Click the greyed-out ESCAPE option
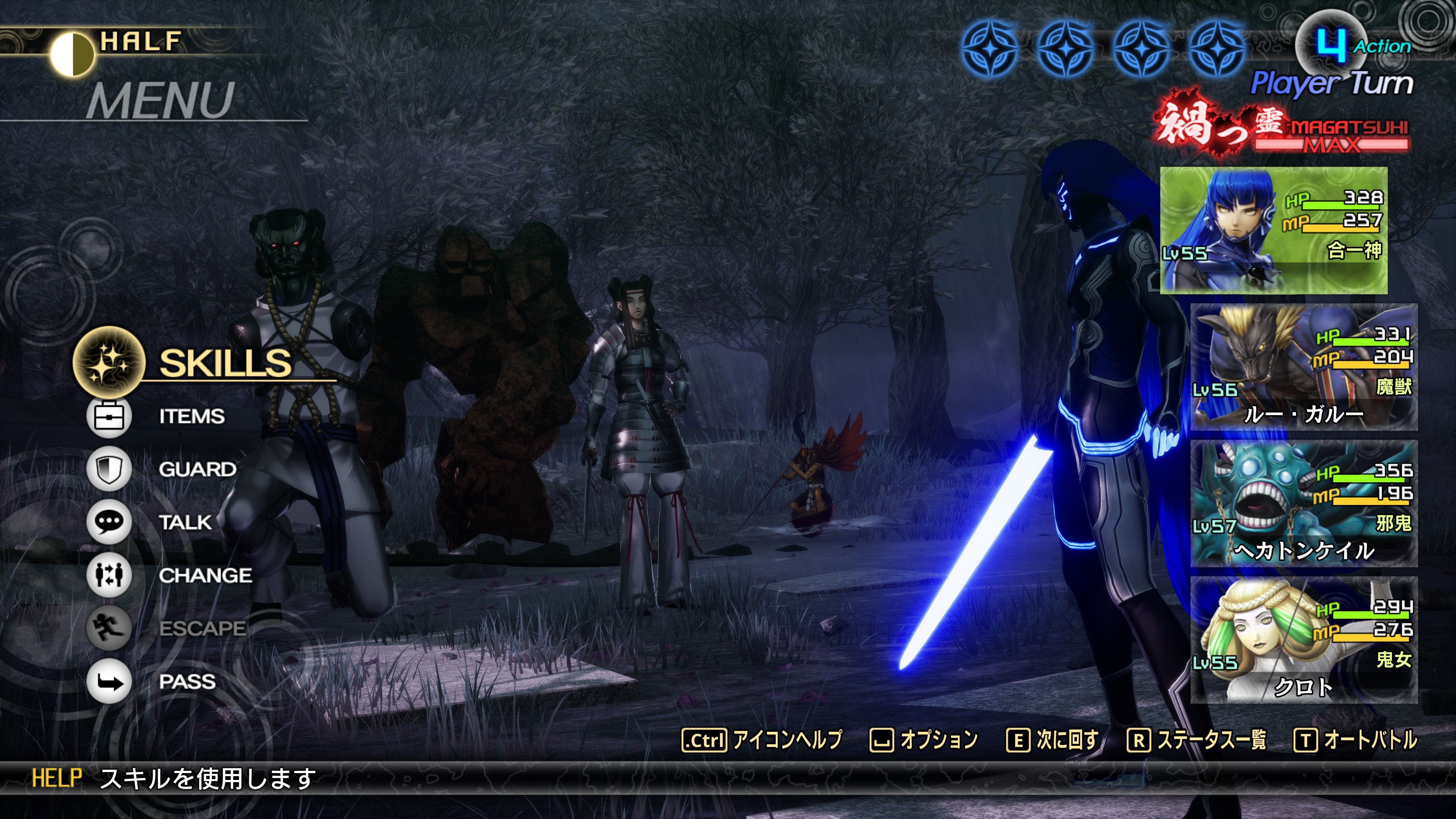Viewport: 1456px width, 819px height. click(x=202, y=629)
